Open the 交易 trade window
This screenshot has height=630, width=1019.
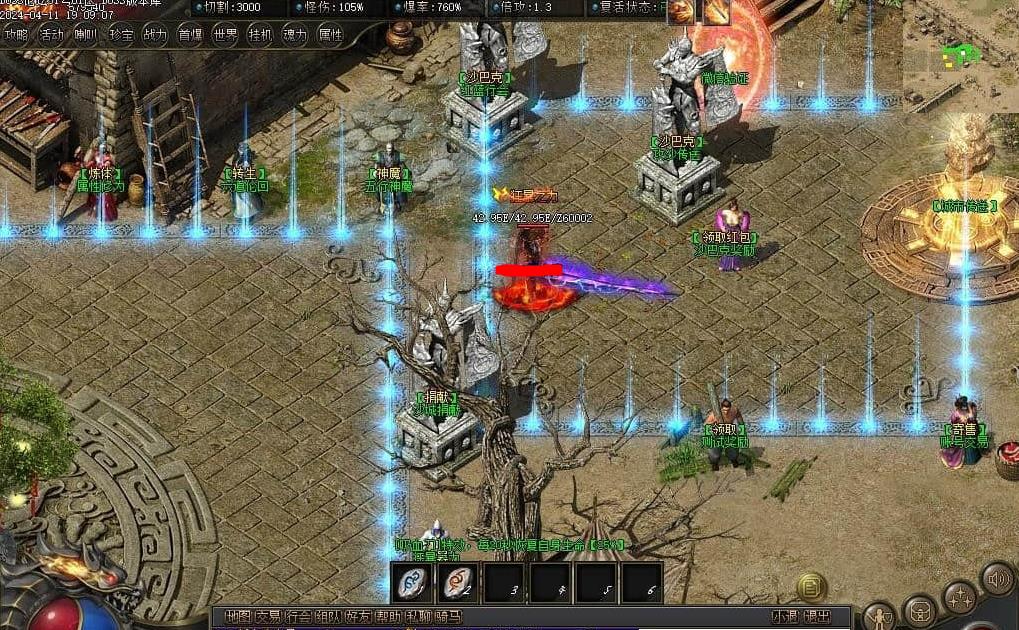(267, 617)
